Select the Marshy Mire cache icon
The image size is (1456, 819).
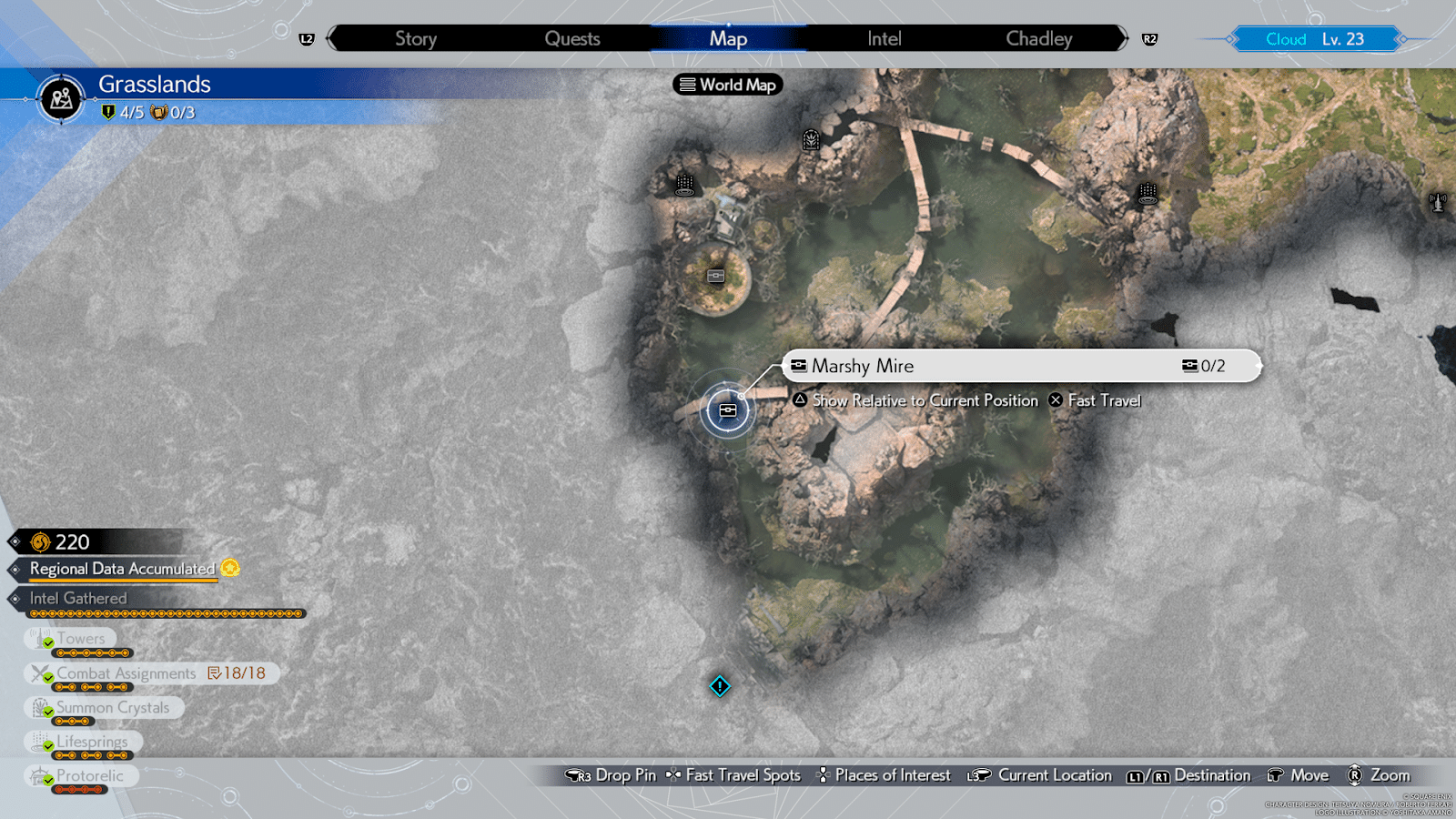tap(727, 410)
